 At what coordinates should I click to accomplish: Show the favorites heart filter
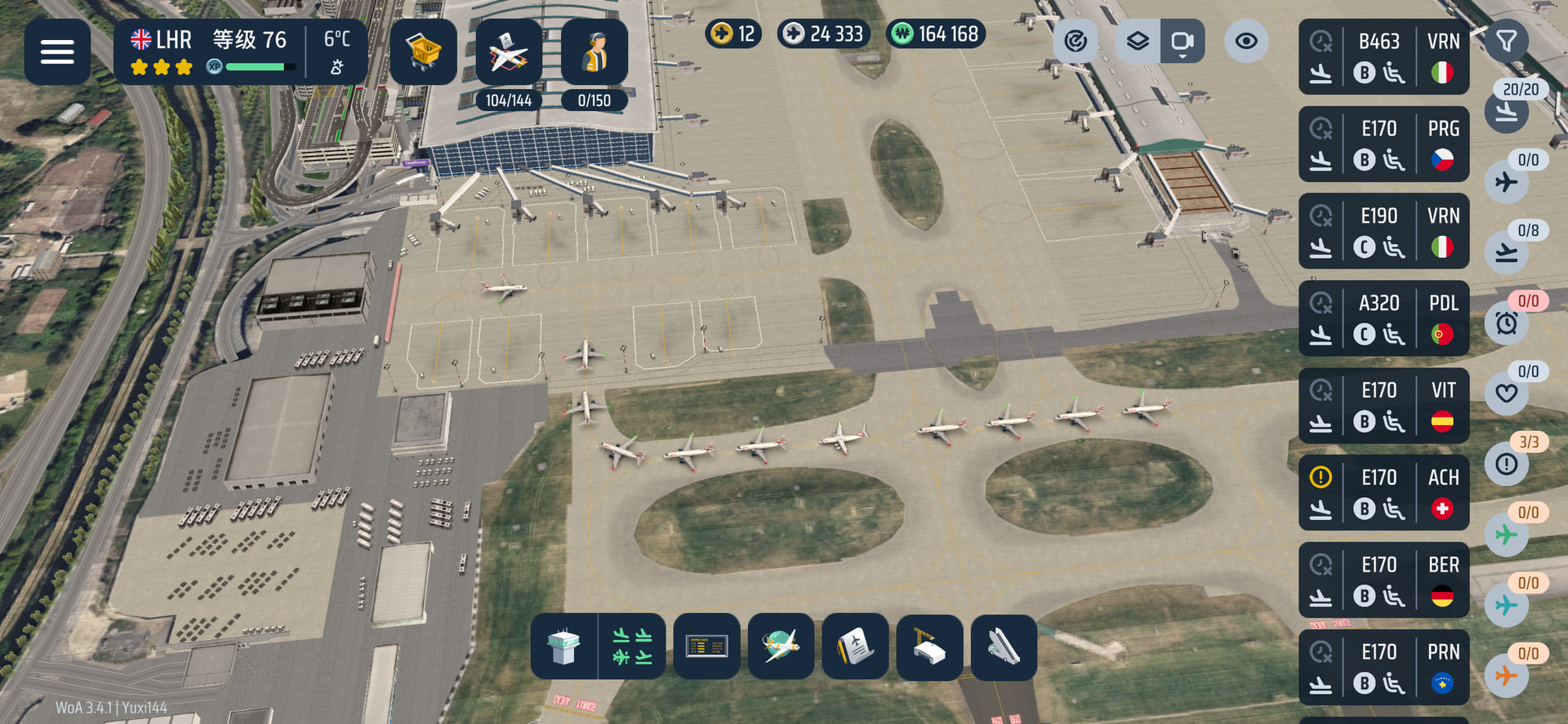point(1507,393)
